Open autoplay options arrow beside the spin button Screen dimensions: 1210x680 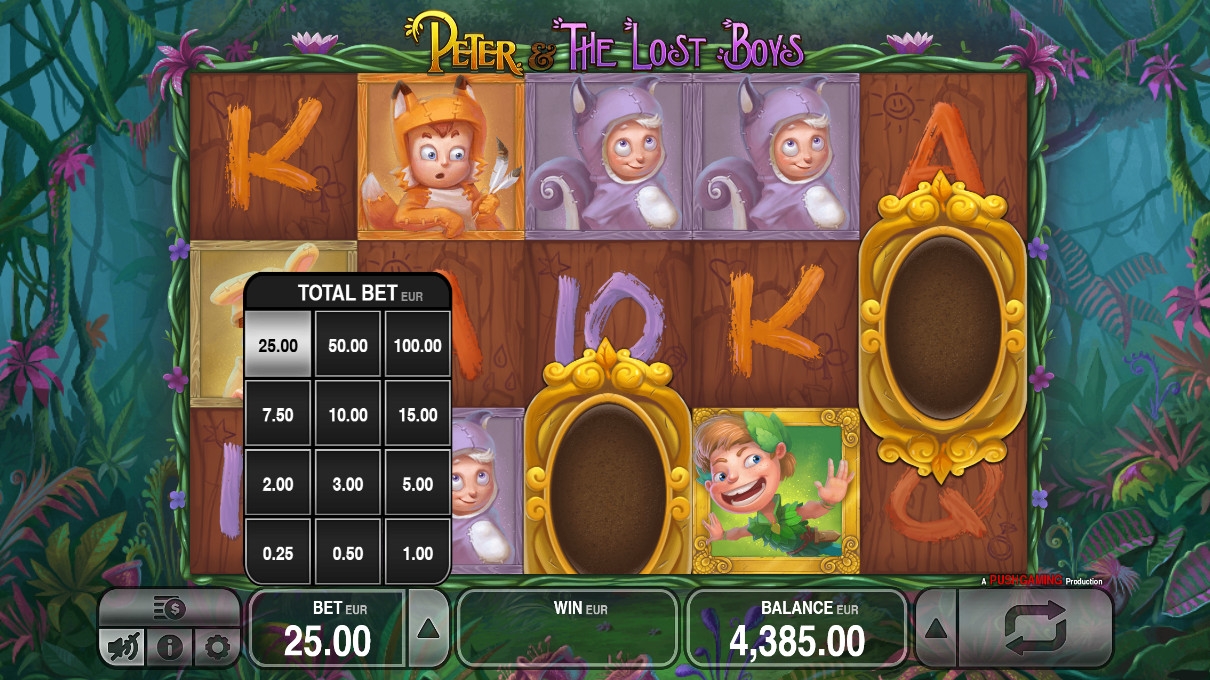tap(936, 629)
